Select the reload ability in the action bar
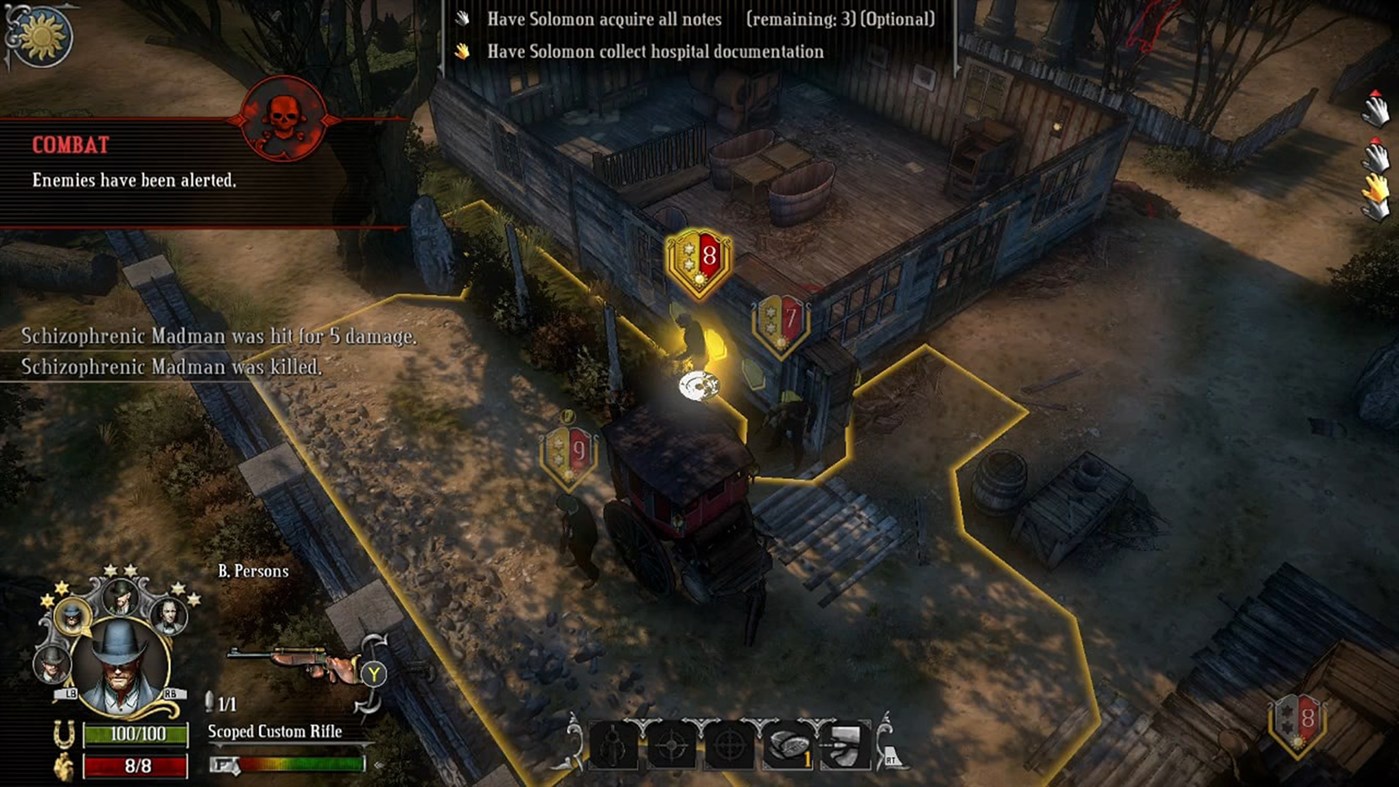 point(613,745)
